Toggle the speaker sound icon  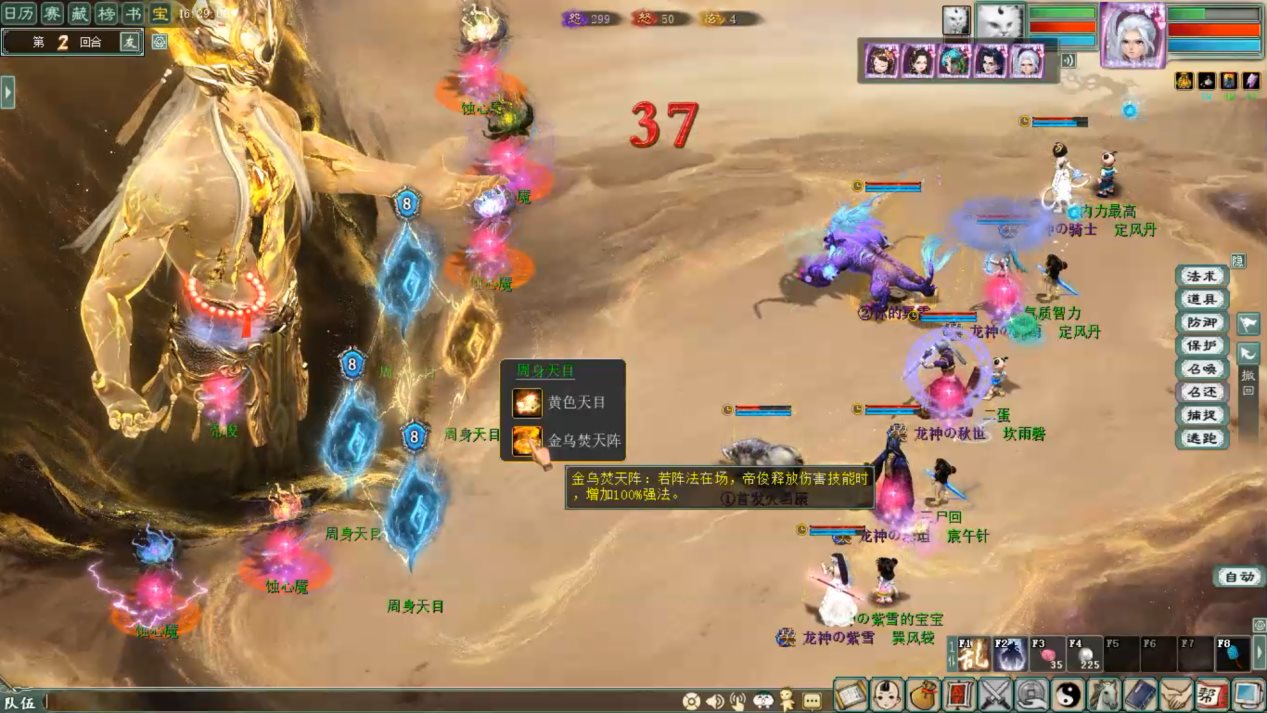(715, 701)
